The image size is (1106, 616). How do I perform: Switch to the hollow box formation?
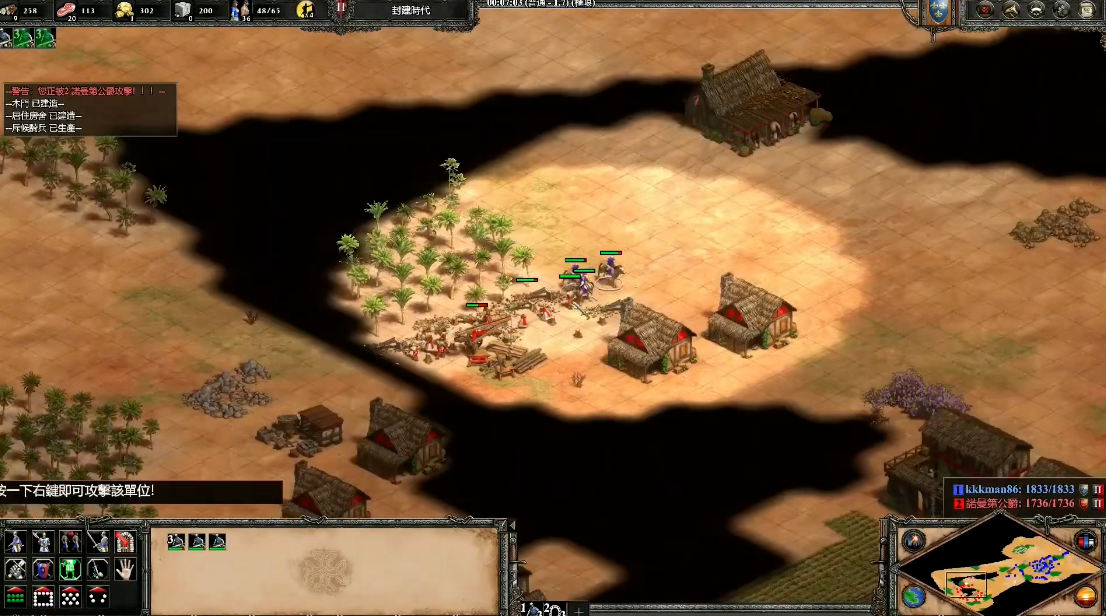[x=43, y=597]
